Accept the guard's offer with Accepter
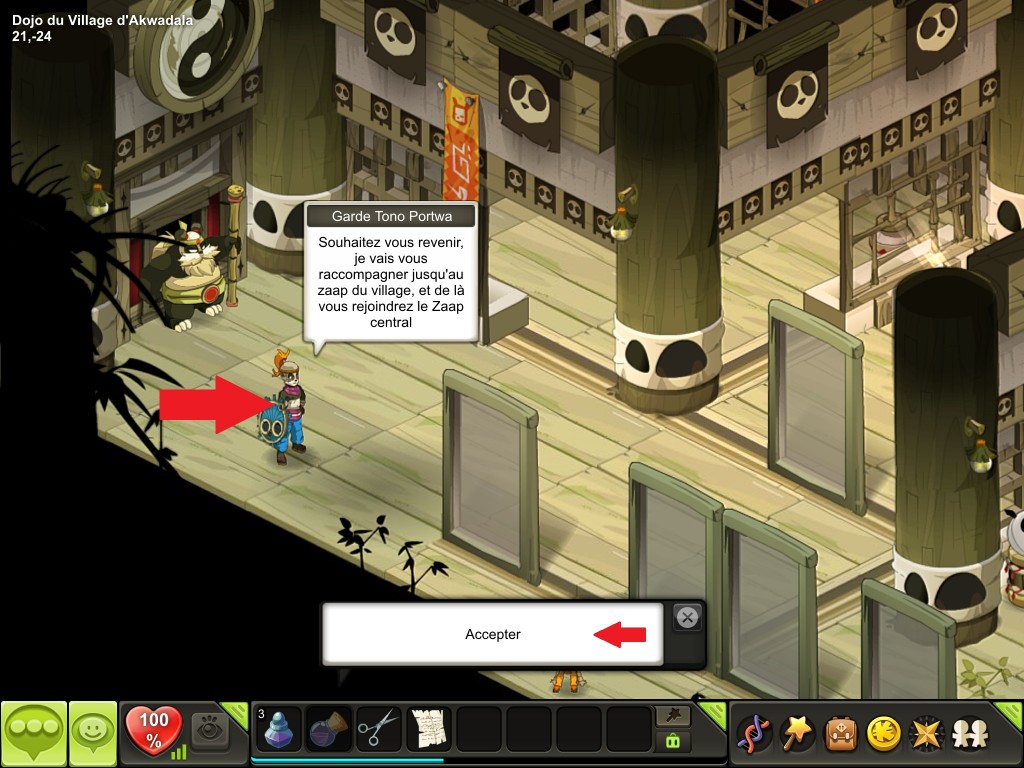Image resolution: width=1024 pixels, height=768 pixels. 492,634
